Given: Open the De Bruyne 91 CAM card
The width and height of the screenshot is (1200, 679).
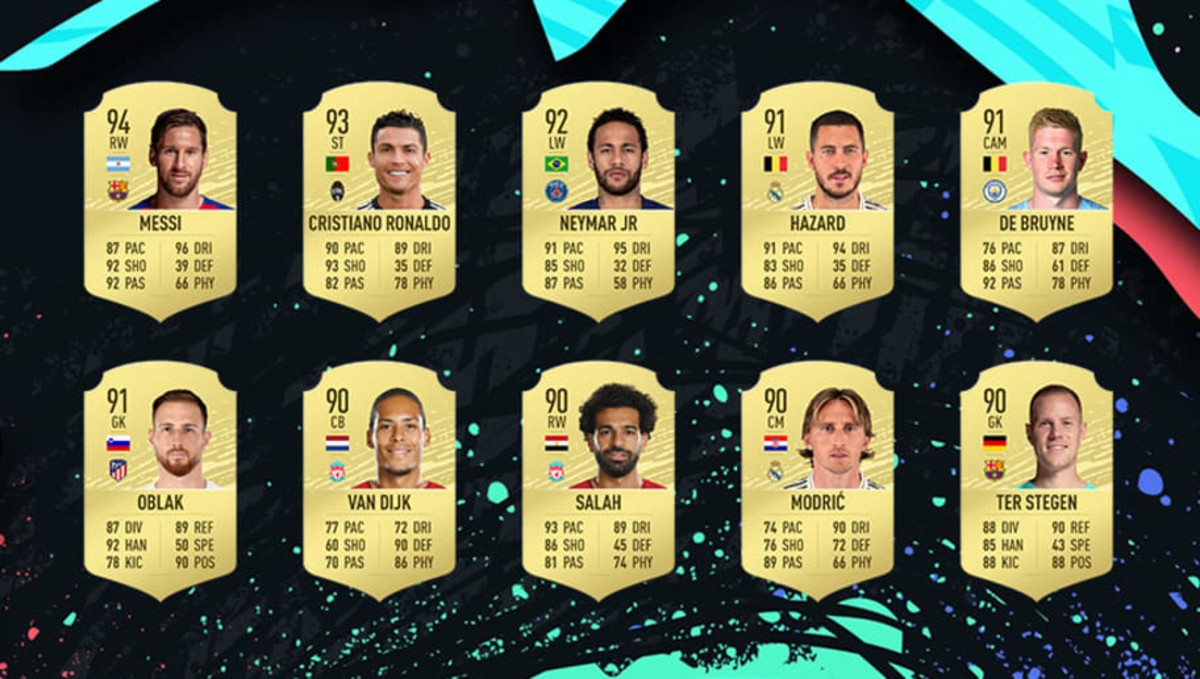Looking at the screenshot, I should (1036, 200).
